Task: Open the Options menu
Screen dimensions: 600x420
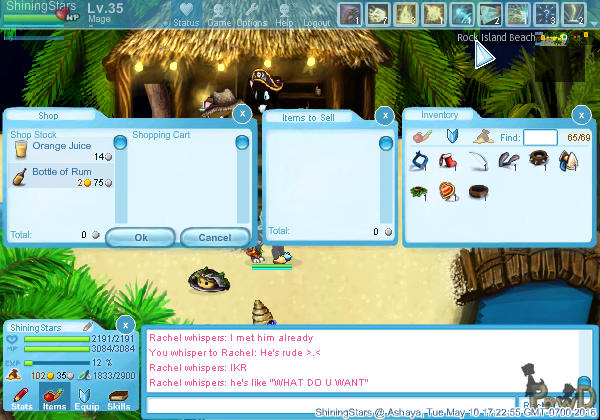Action: (x=252, y=14)
